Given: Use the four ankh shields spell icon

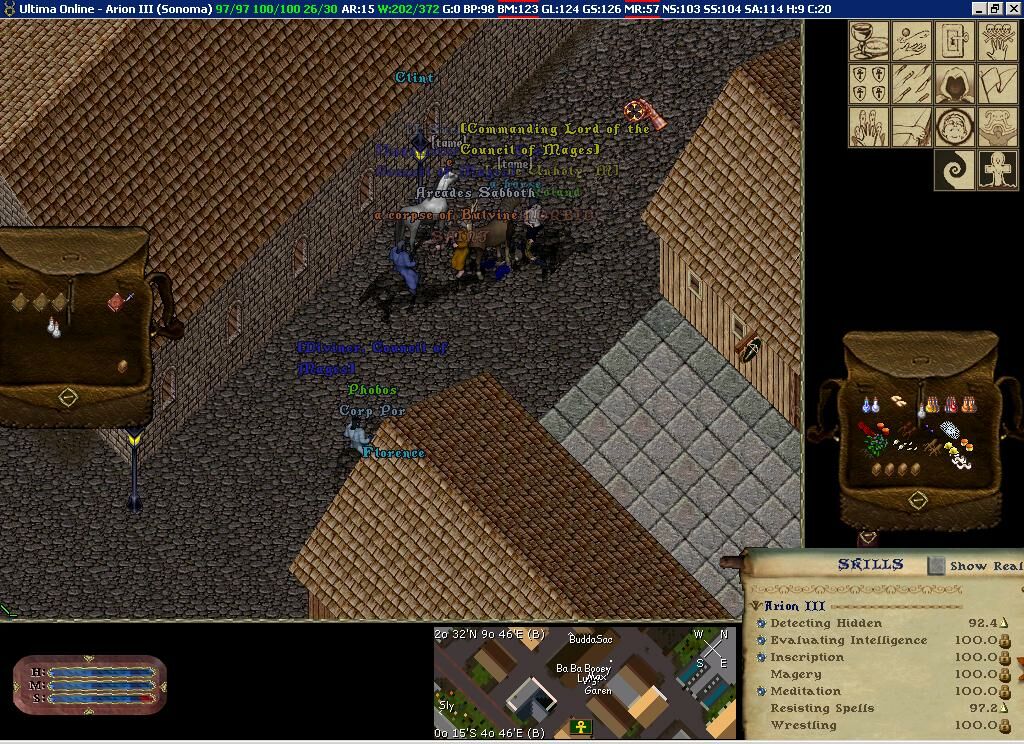Looking at the screenshot, I should [x=869, y=84].
